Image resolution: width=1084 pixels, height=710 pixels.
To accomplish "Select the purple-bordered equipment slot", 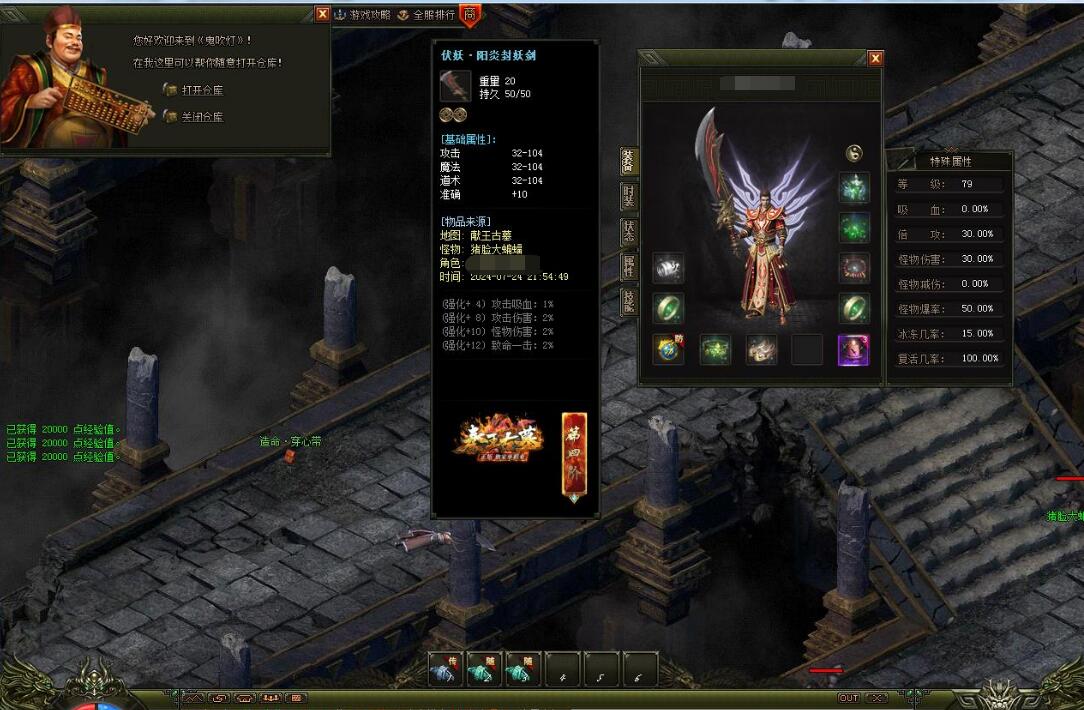I will 853,350.
